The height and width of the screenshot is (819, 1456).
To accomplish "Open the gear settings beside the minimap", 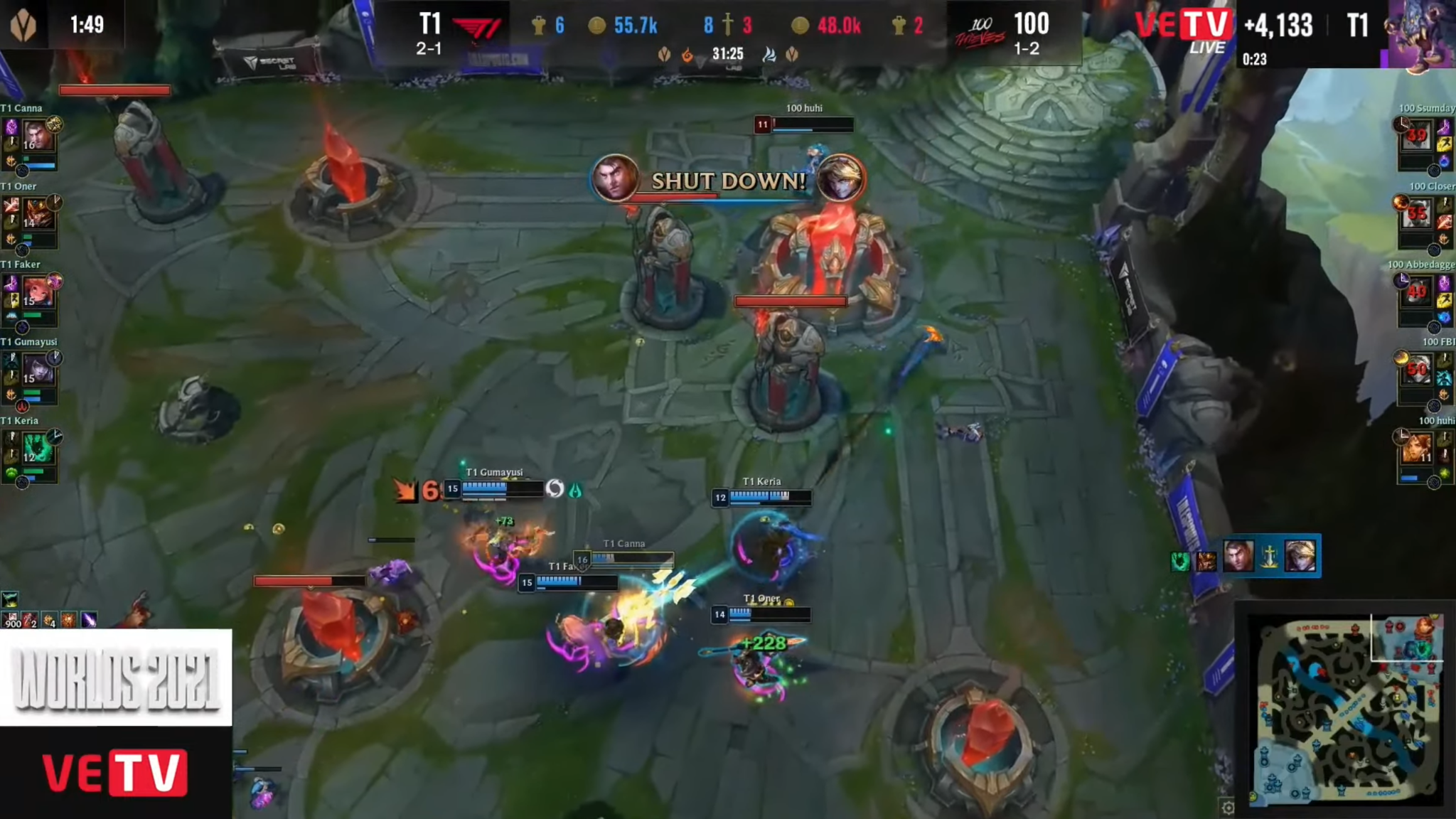I will pos(1228,807).
